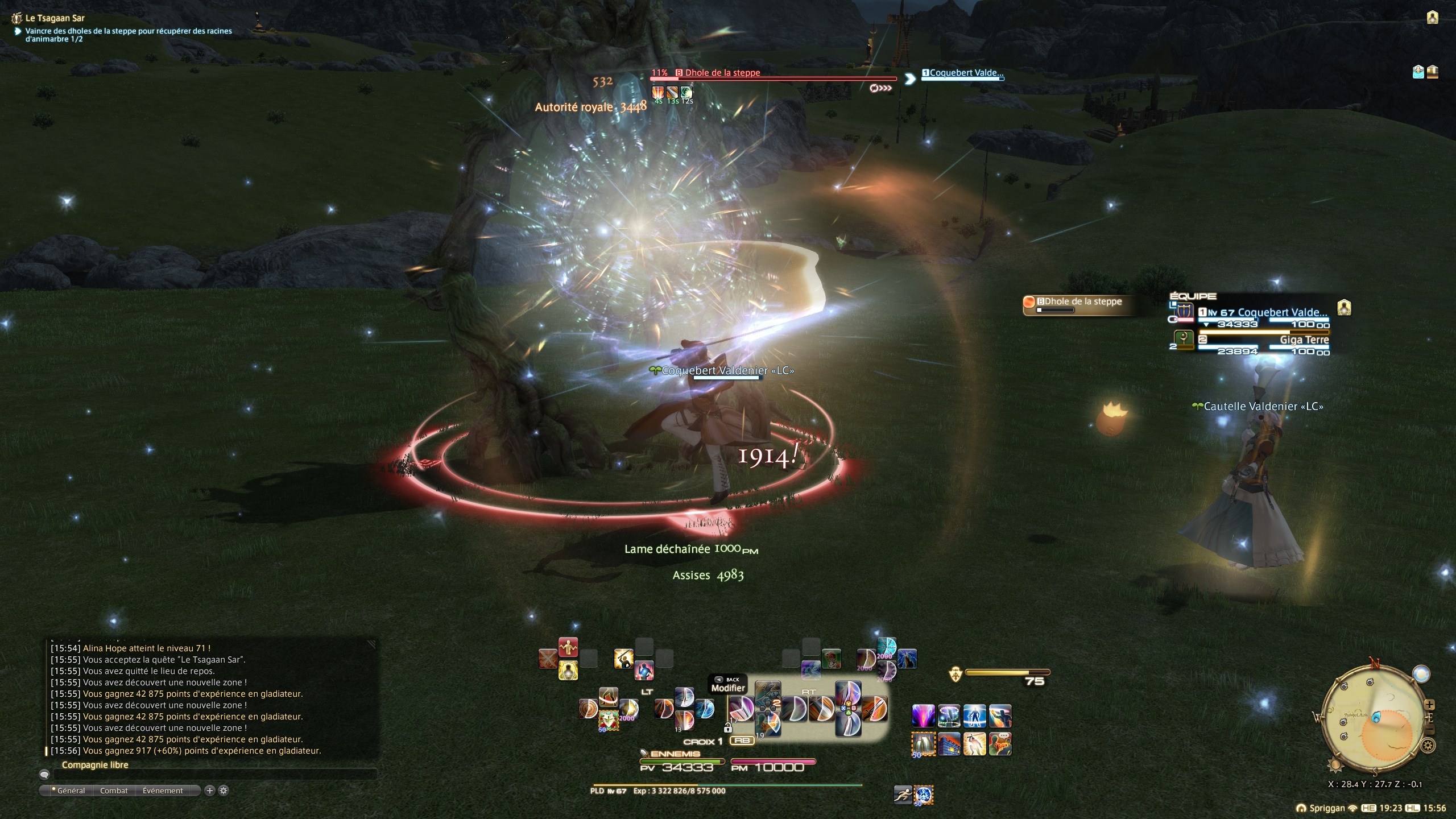1456x819 pixels.
Task: Click the chat text input field
Action: (x=215, y=775)
